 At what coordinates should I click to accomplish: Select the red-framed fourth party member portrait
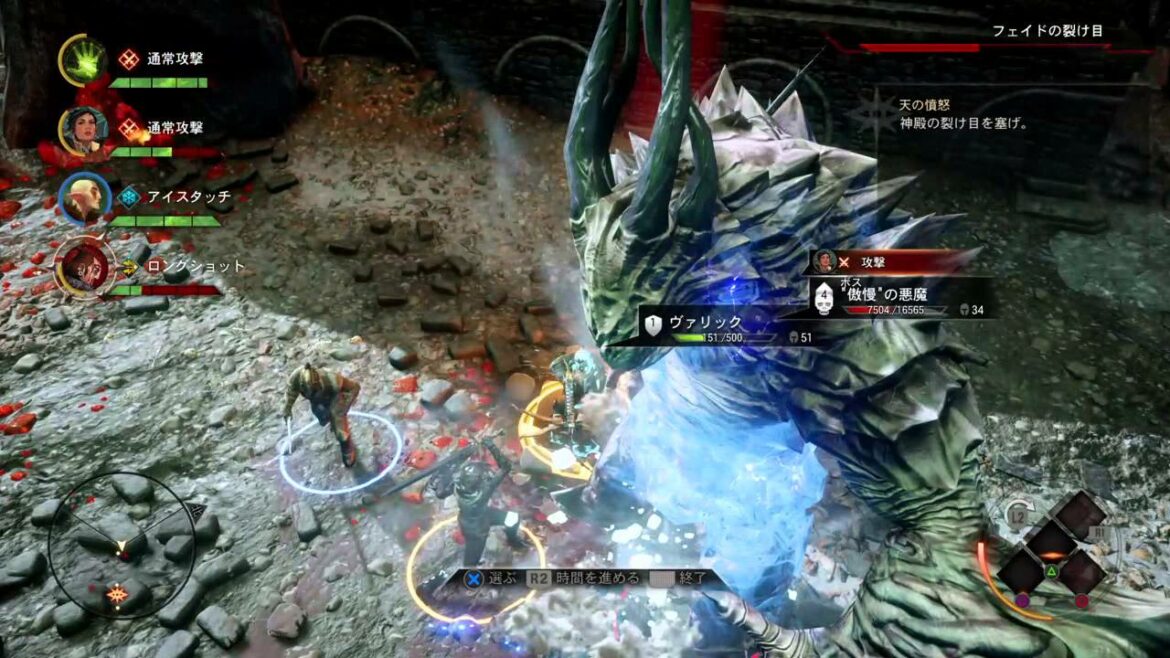82,267
